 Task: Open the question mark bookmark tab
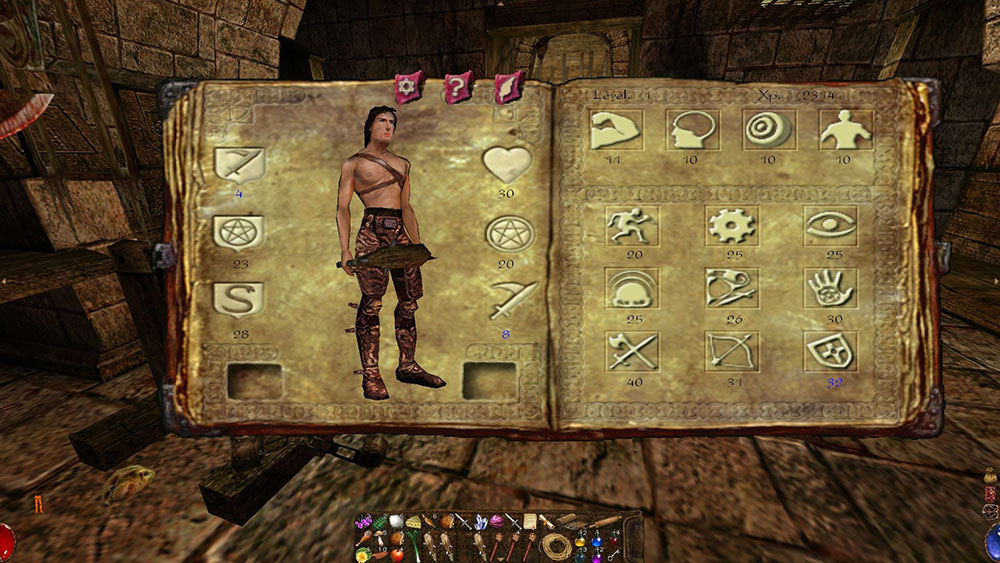[x=456, y=87]
